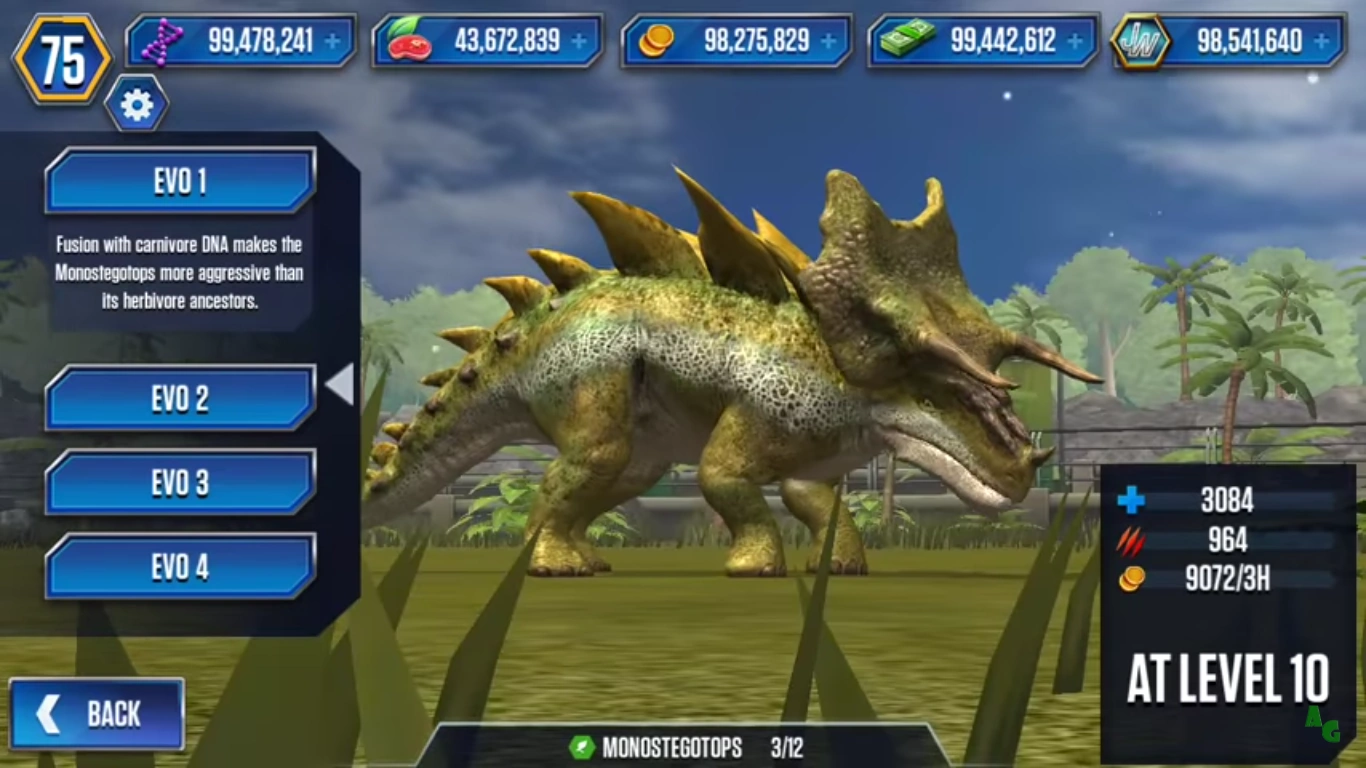Select the EVO 3 evolution stage
1366x768 pixels.
pos(180,482)
